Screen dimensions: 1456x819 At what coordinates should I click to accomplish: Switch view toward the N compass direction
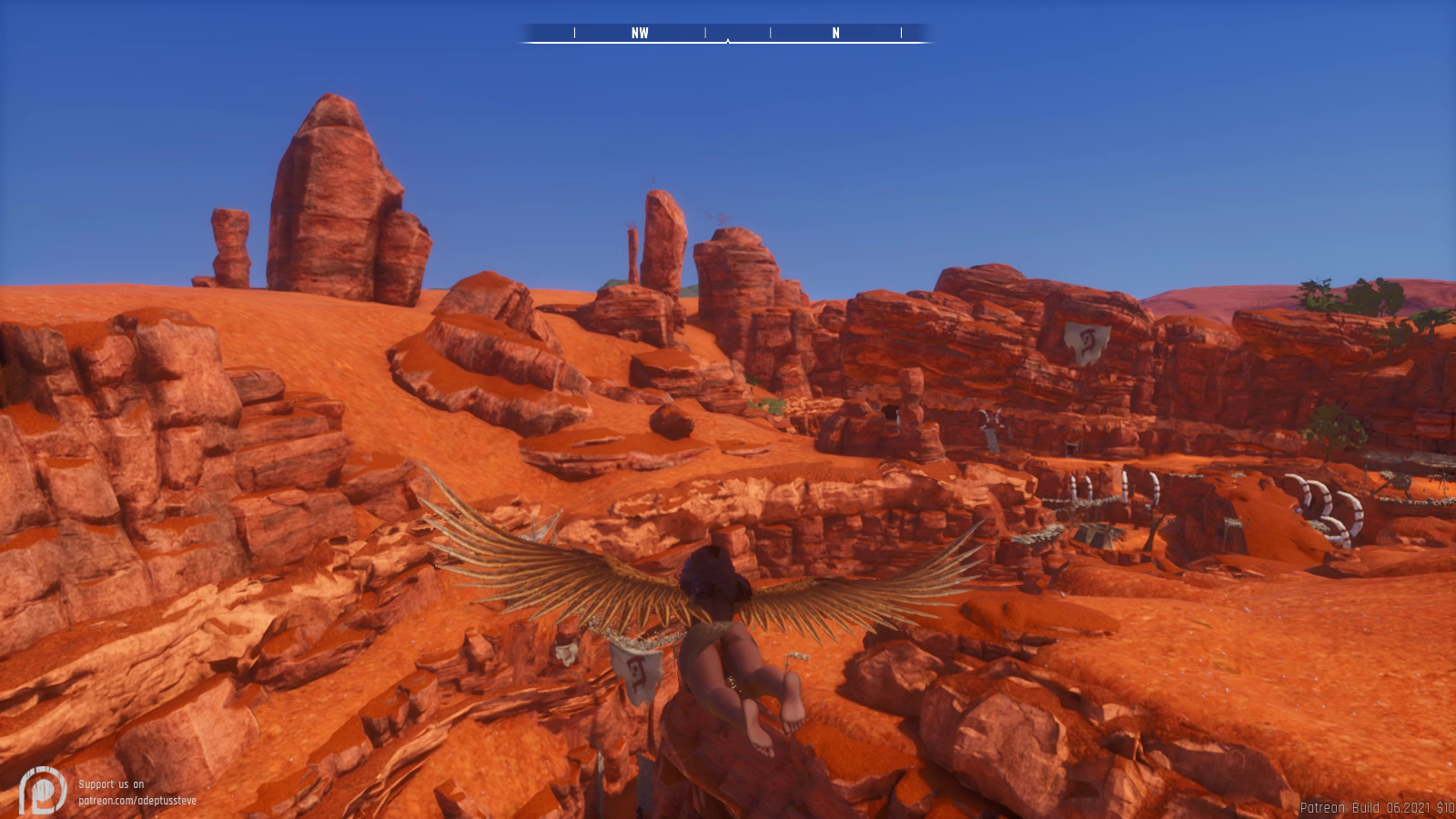[834, 33]
